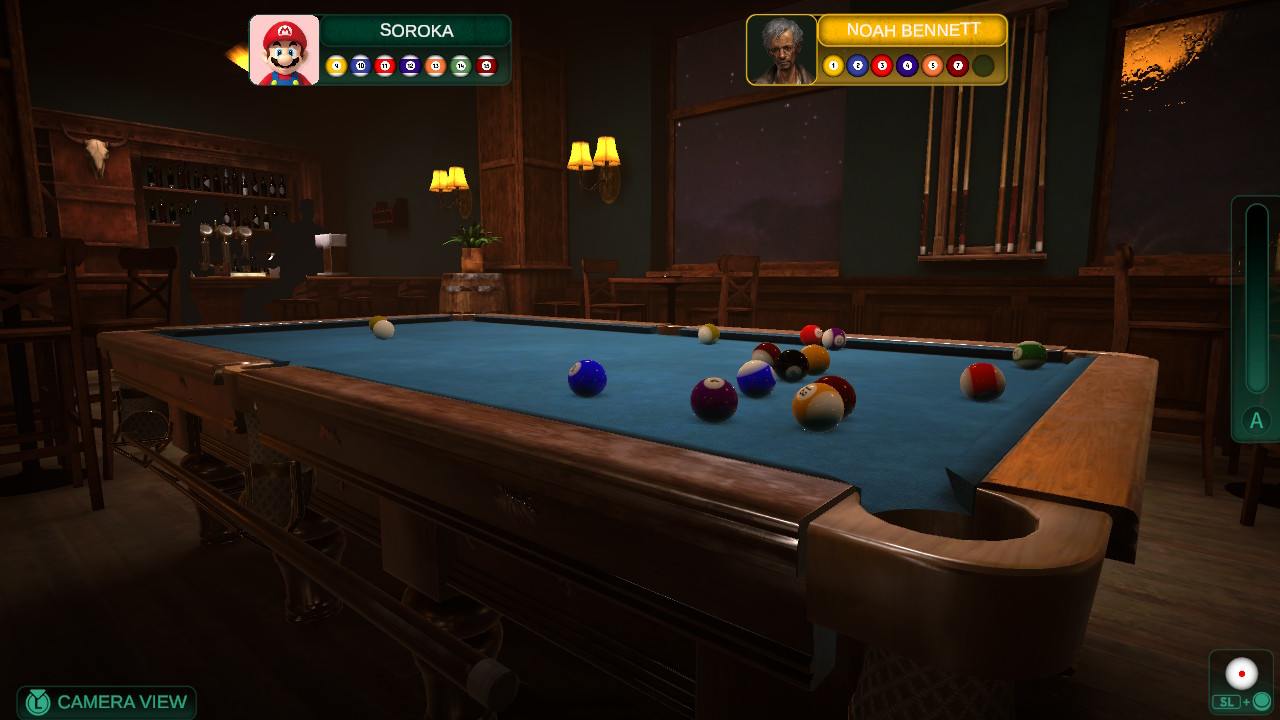Click the empty 8-ball slot in Noah's panel
This screenshot has width=1280, height=720.
click(983, 65)
